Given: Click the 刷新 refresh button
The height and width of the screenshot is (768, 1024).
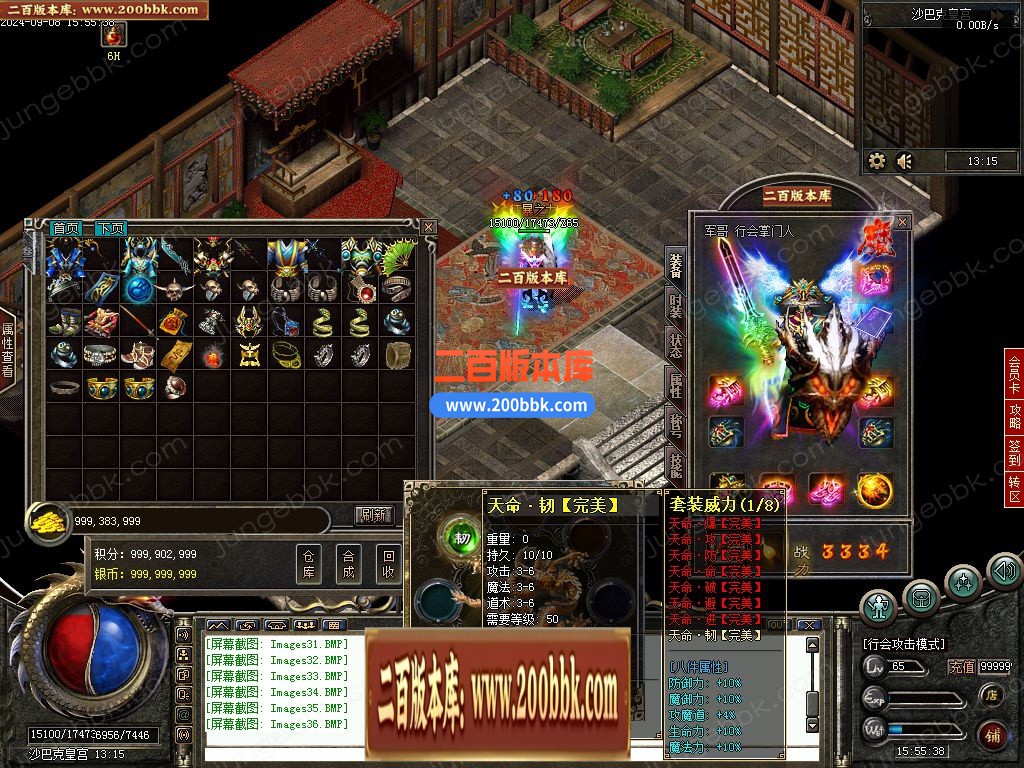Looking at the screenshot, I should (x=374, y=516).
